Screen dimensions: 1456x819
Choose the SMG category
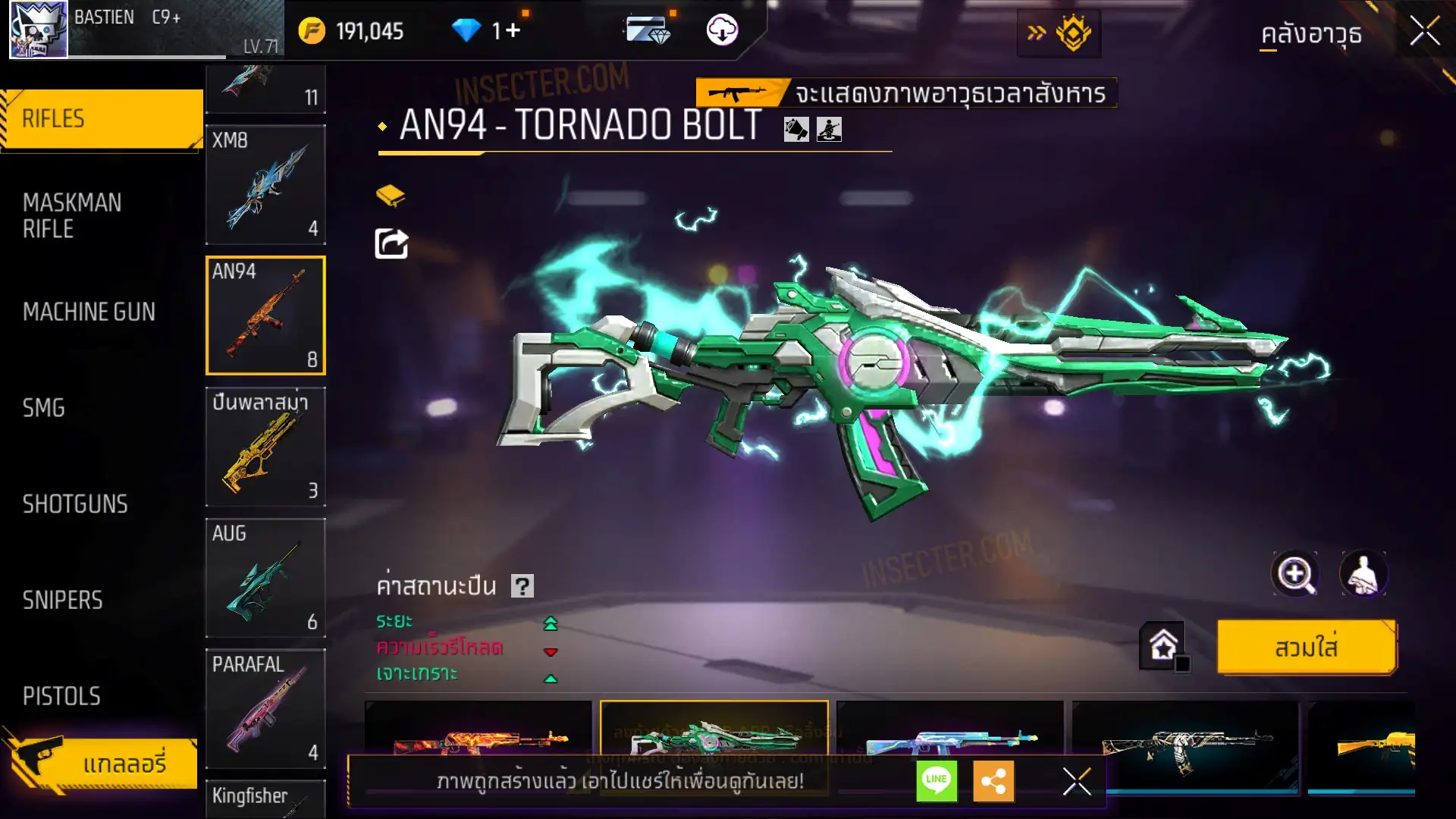(44, 408)
